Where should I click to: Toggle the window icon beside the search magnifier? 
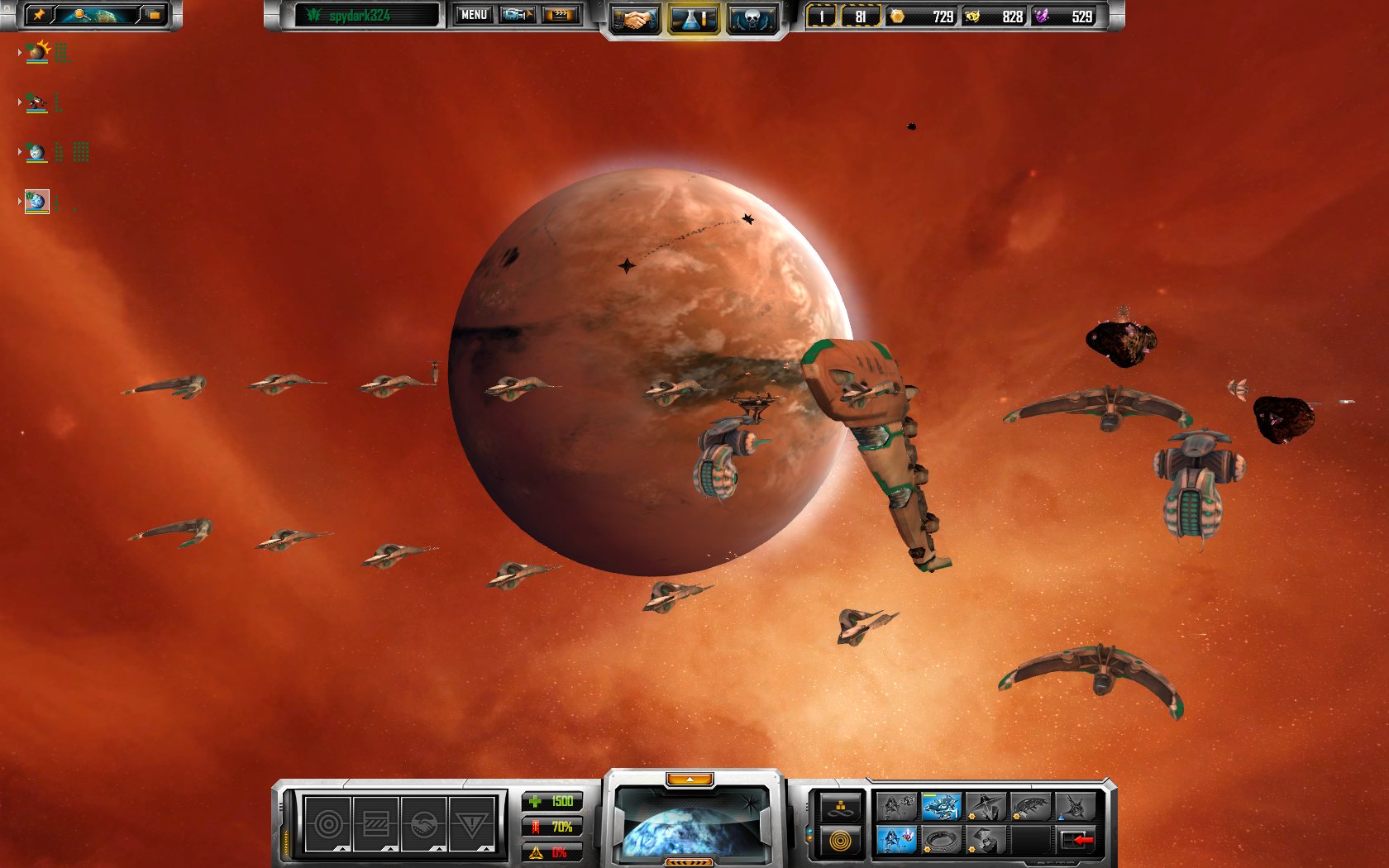[154, 14]
